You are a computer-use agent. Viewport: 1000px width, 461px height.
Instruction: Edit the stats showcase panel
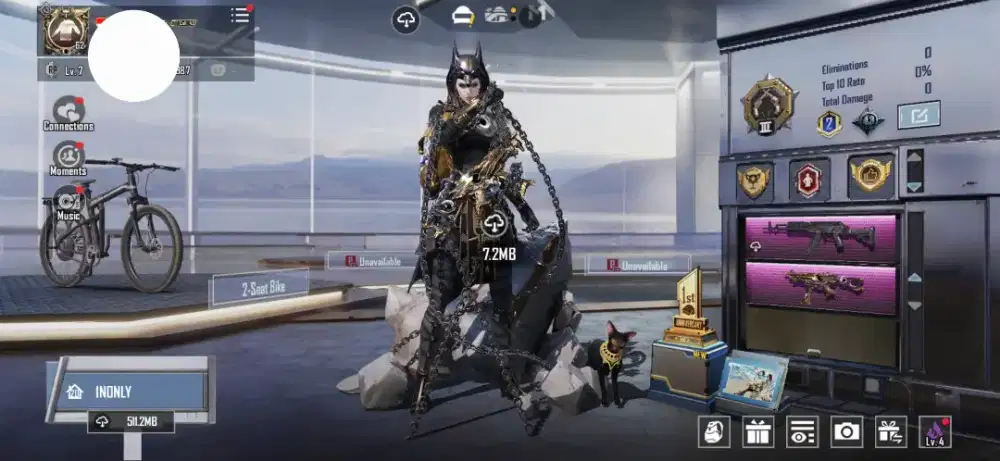[918, 115]
